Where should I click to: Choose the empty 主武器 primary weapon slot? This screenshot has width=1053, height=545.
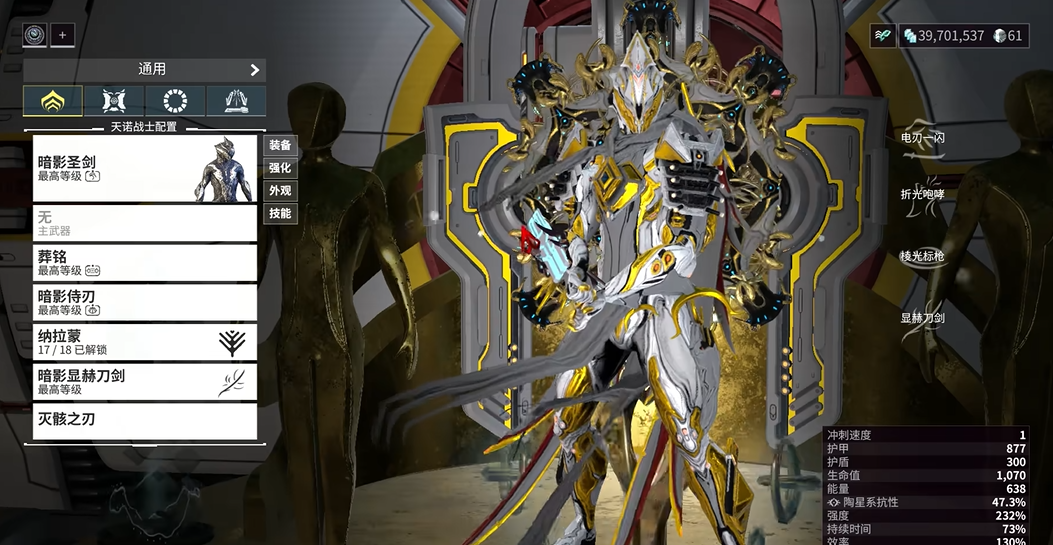(145, 223)
